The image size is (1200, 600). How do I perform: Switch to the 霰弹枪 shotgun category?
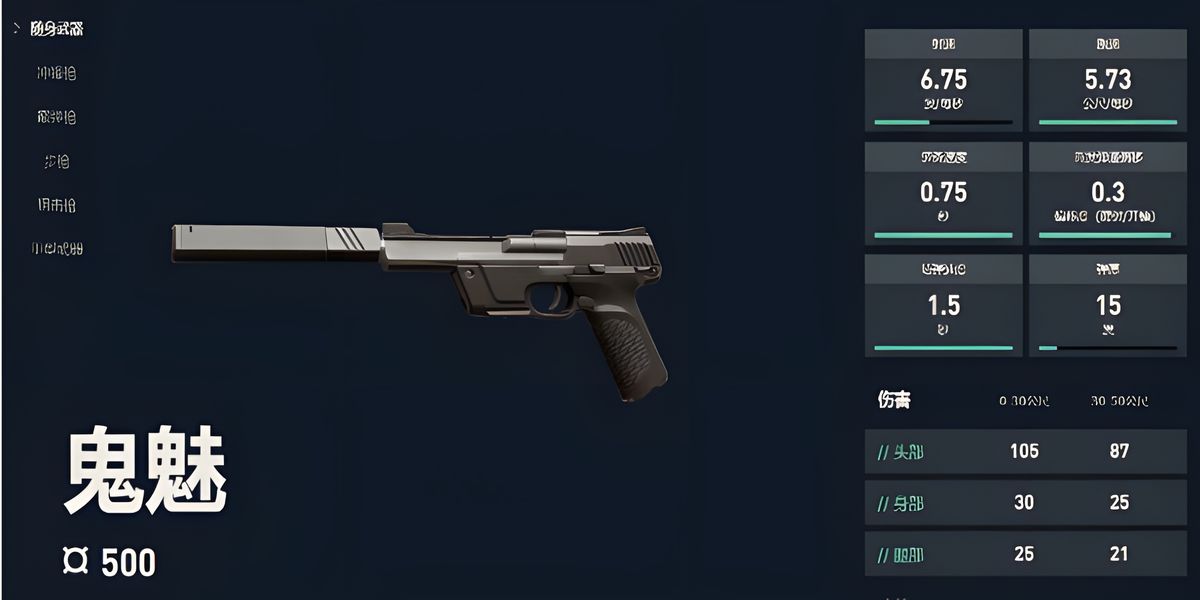(56, 117)
